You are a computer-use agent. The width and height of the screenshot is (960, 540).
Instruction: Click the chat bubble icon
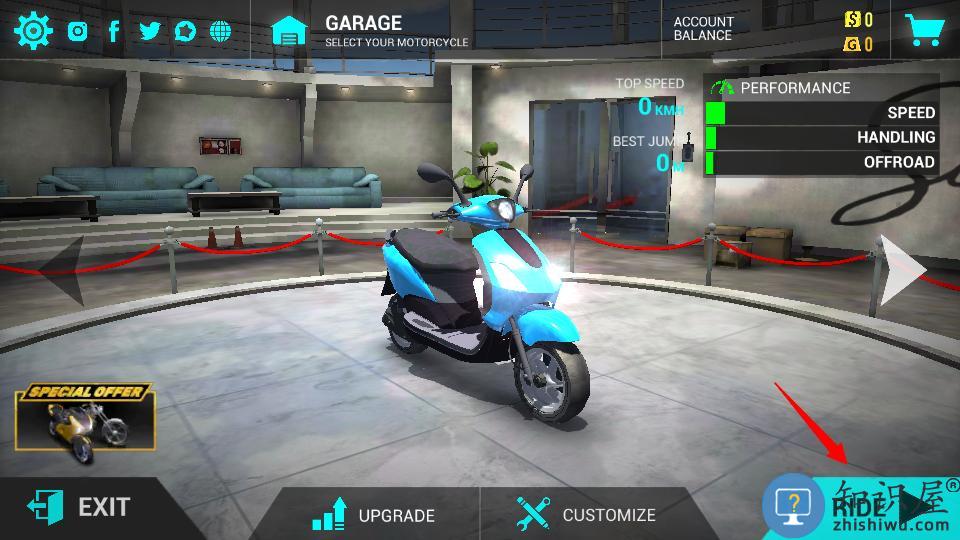[185, 31]
